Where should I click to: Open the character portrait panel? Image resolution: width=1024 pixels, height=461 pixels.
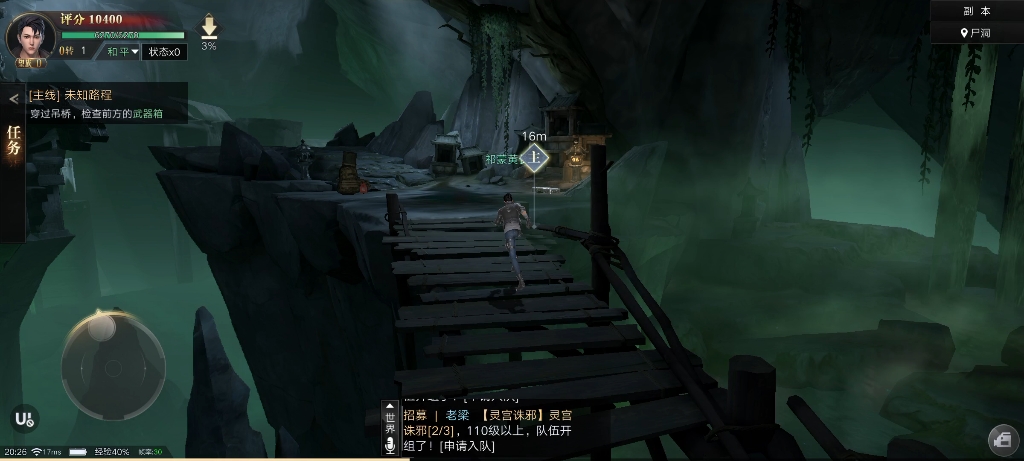30,37
